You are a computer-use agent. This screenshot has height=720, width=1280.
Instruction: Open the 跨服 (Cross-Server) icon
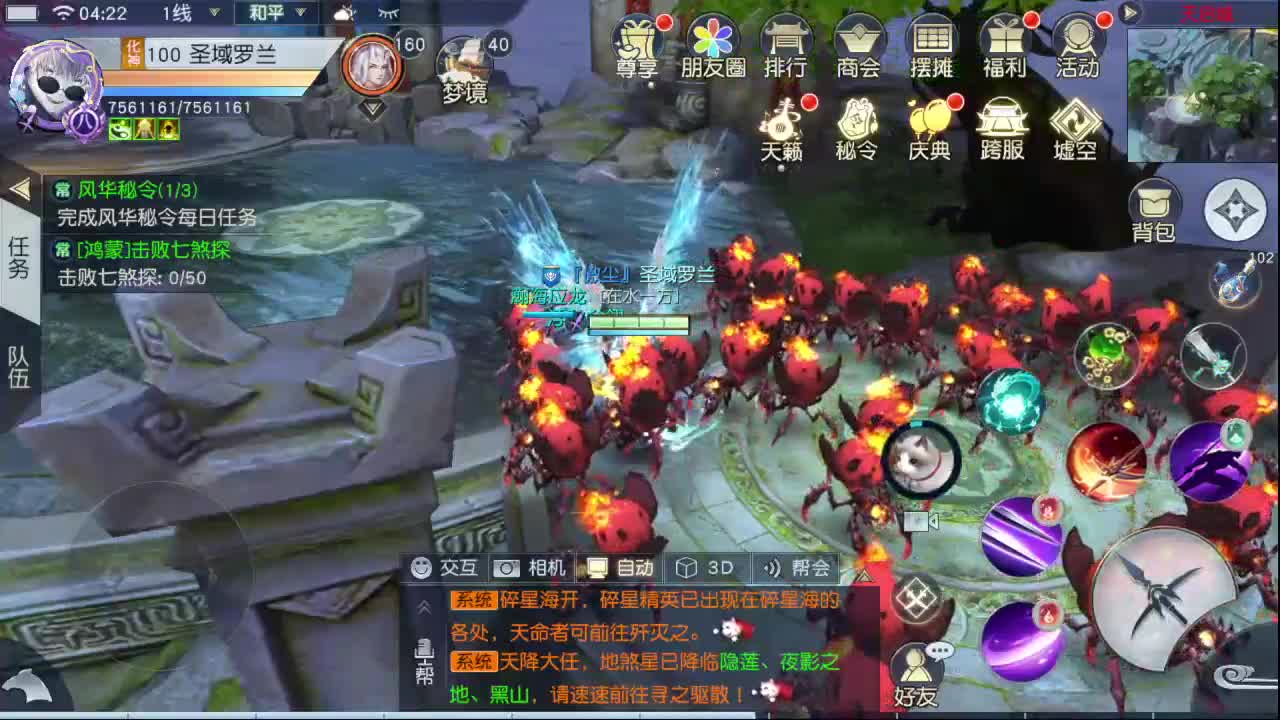[1001, 128]
